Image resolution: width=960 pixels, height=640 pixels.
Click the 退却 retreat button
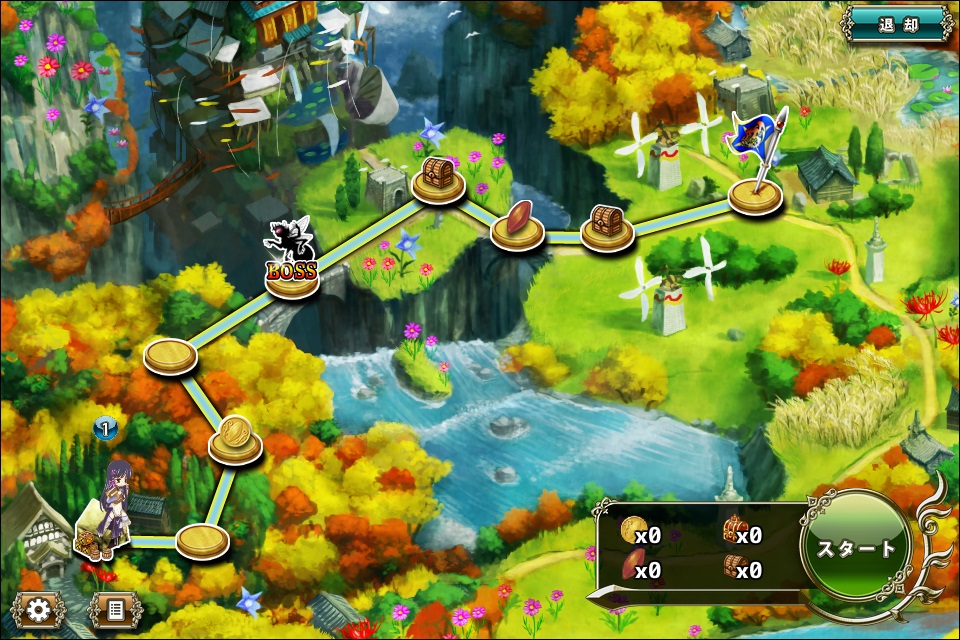pyautogui.click(x=897, y=24)
